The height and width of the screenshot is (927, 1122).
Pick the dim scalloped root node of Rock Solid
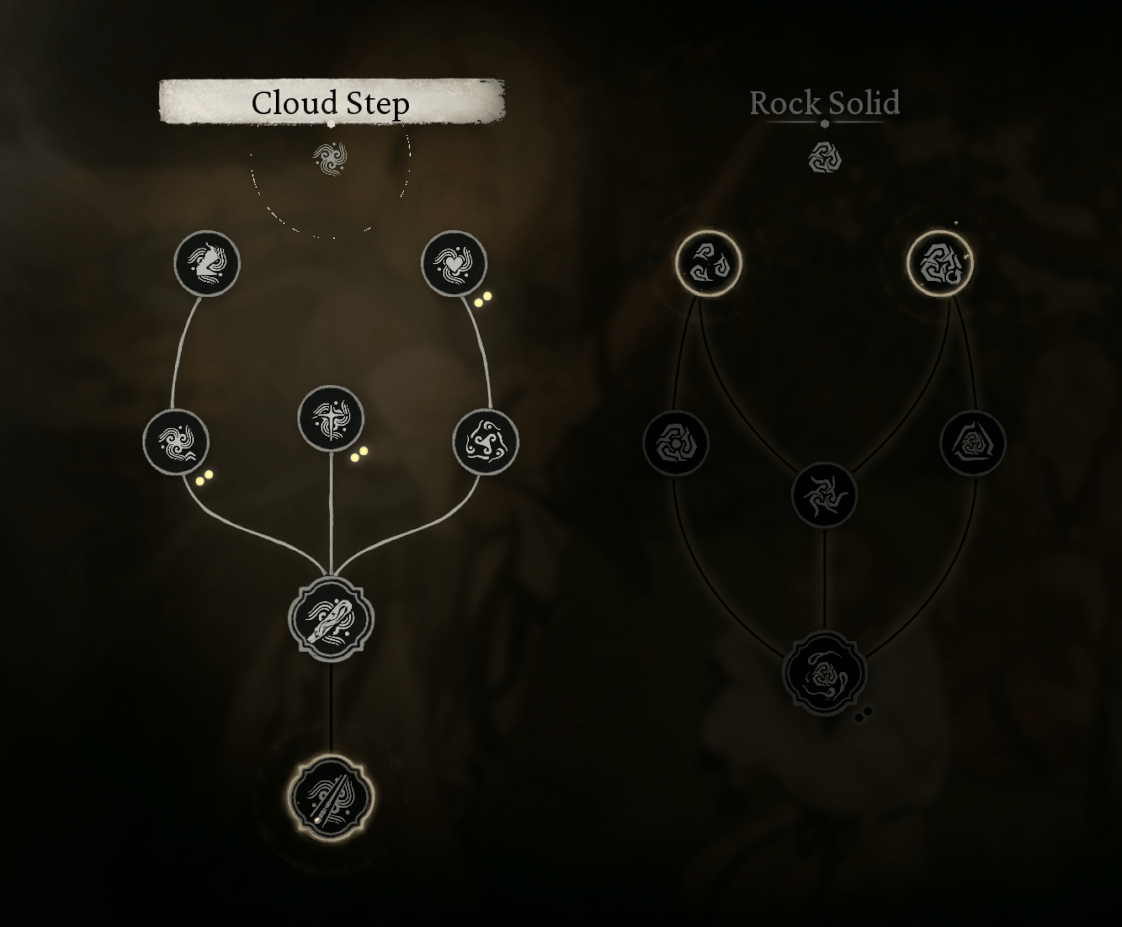point(824,673)
